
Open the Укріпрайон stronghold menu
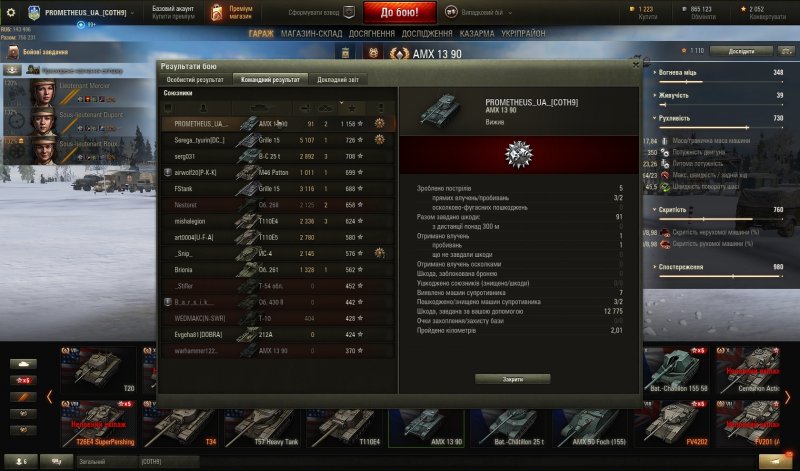coord(525,33)
